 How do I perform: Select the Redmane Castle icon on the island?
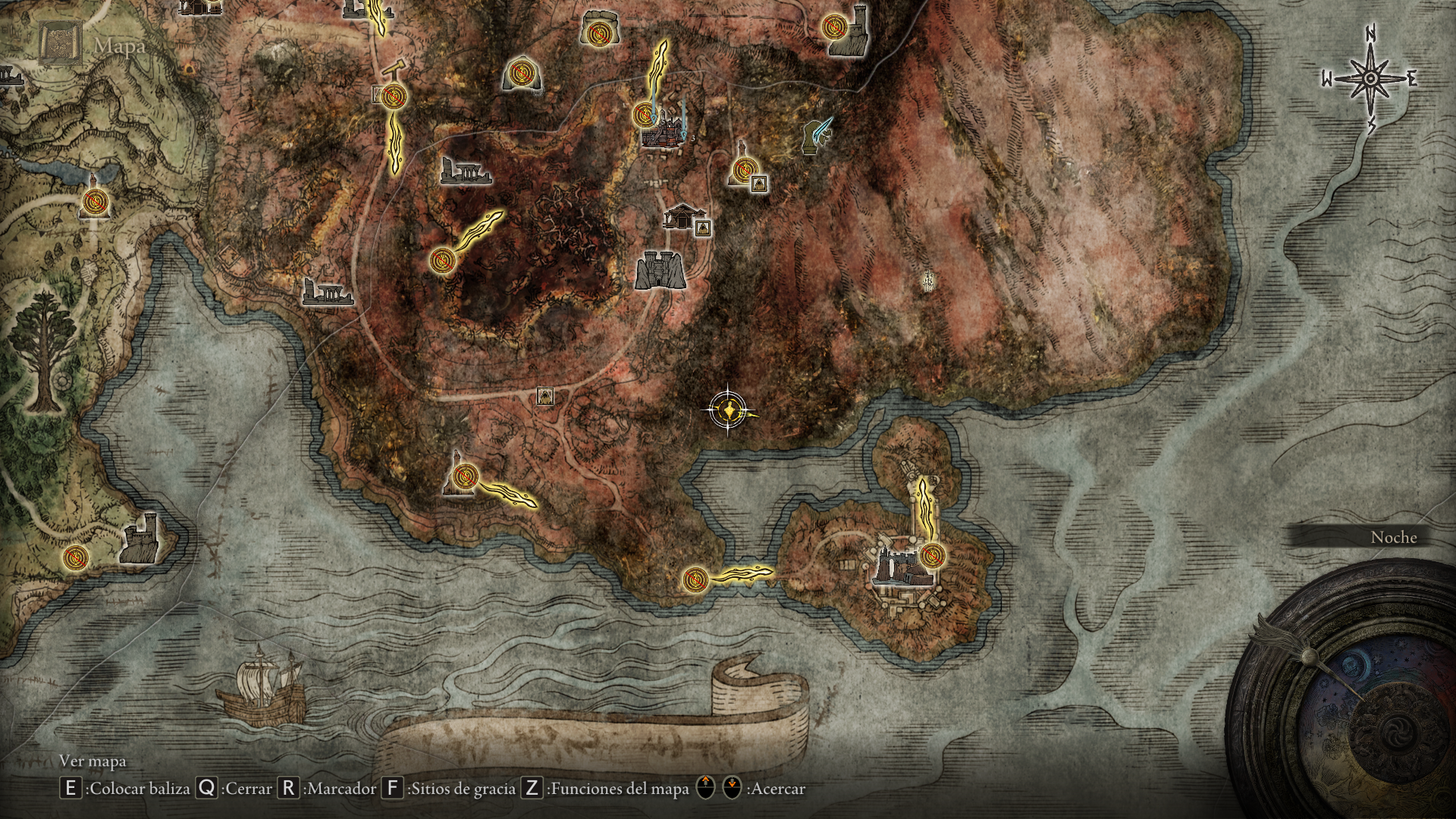896,564
